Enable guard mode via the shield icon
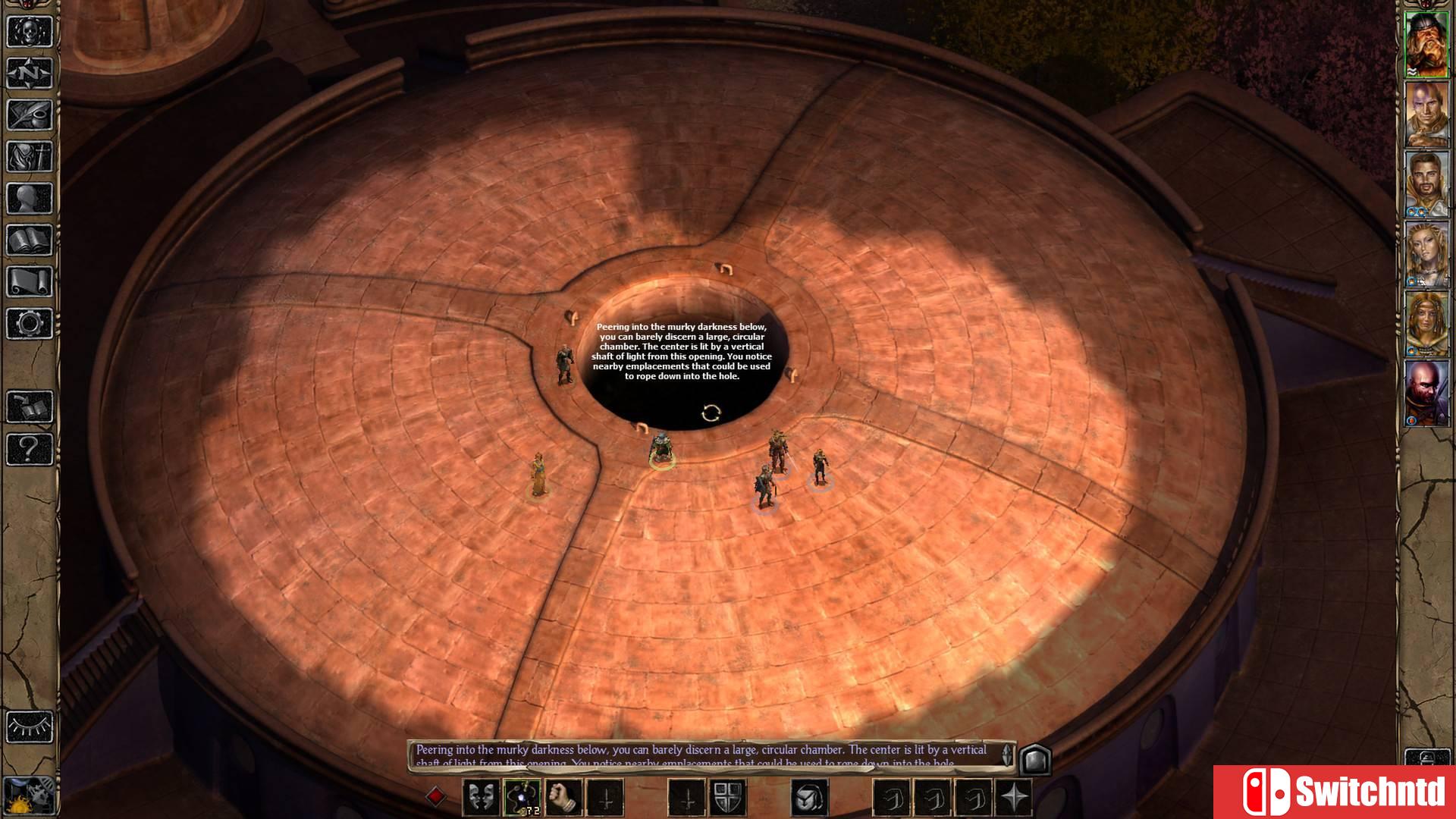 coord(726,796)
